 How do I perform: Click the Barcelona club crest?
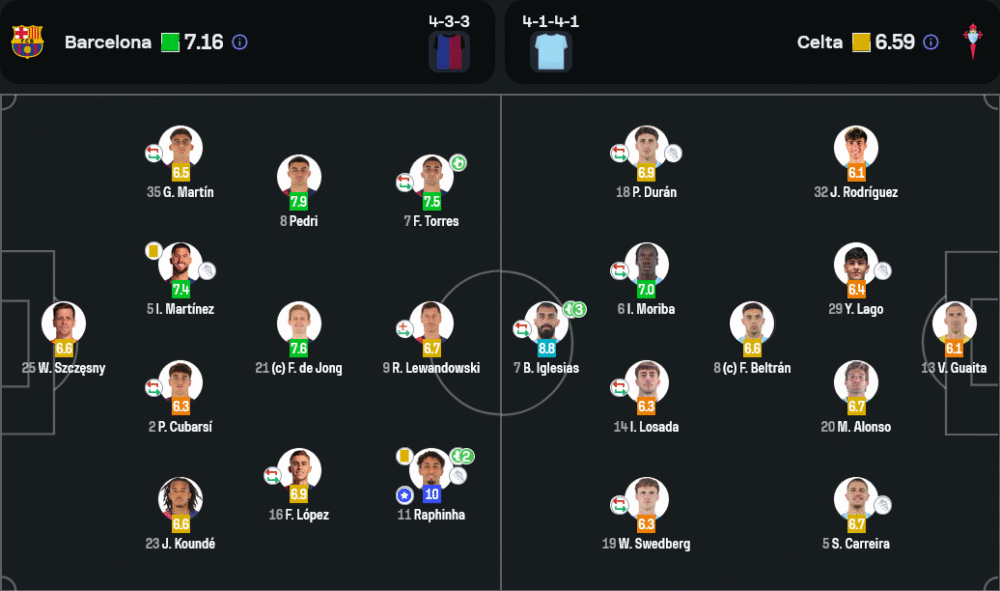coord(27,42)
